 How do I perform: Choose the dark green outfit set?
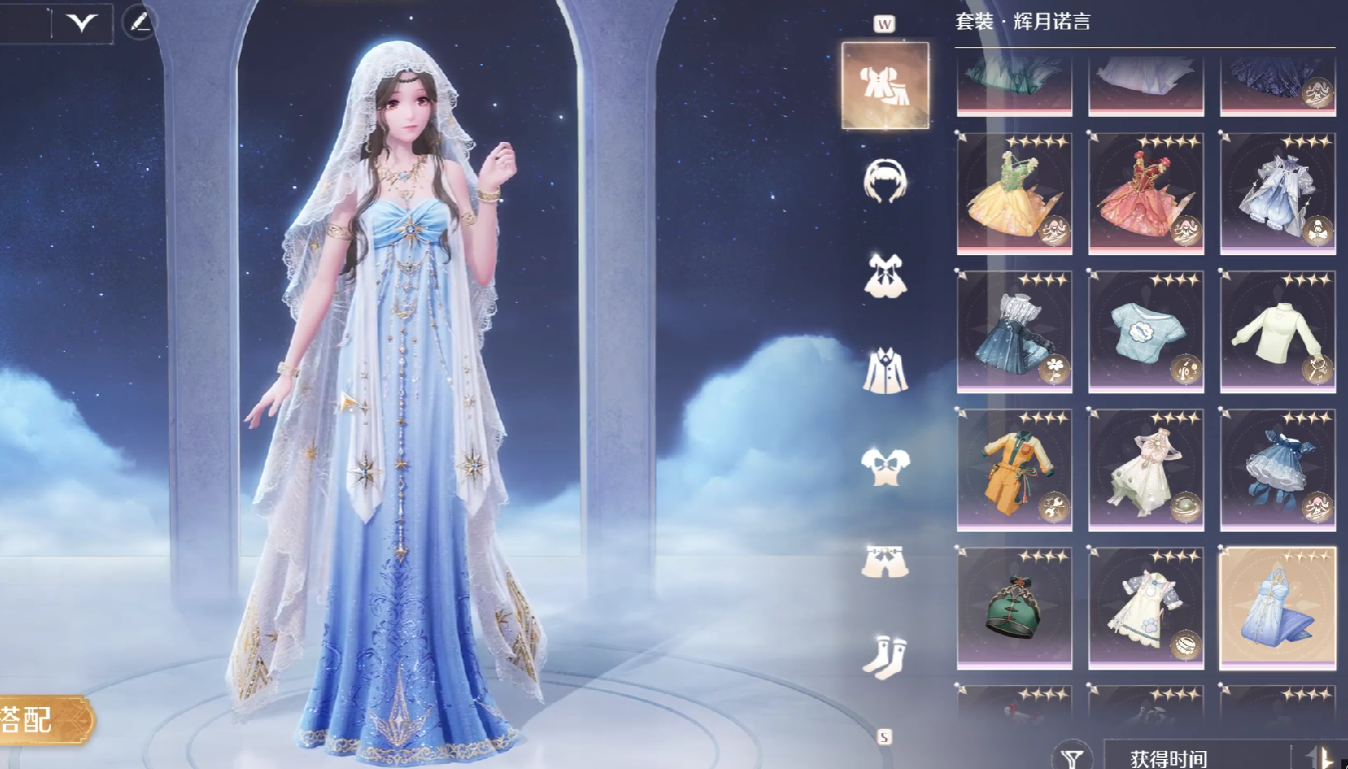click(x=1014, y=608)
